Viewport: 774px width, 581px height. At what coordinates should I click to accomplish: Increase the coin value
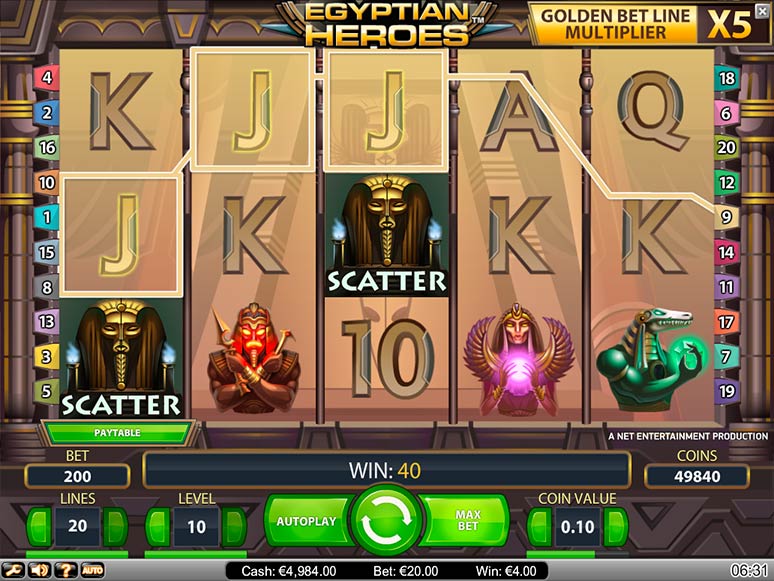tap(616, 526)
